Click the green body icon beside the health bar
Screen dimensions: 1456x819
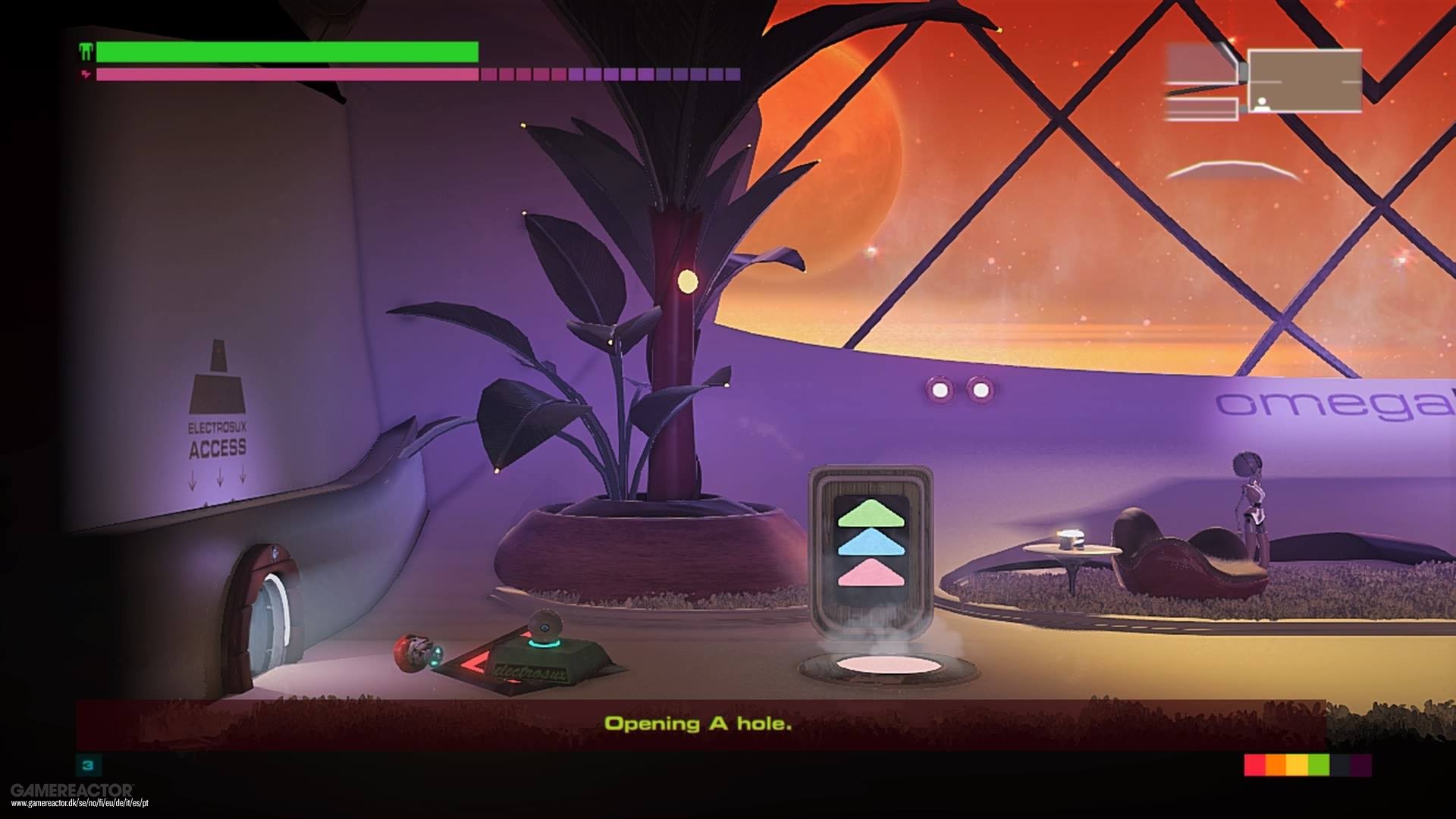(x=86, y=52)
